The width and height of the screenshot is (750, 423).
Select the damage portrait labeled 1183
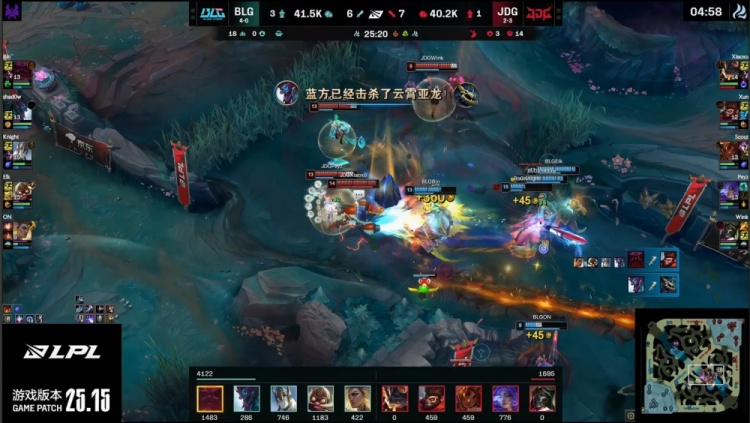point(320,398)
